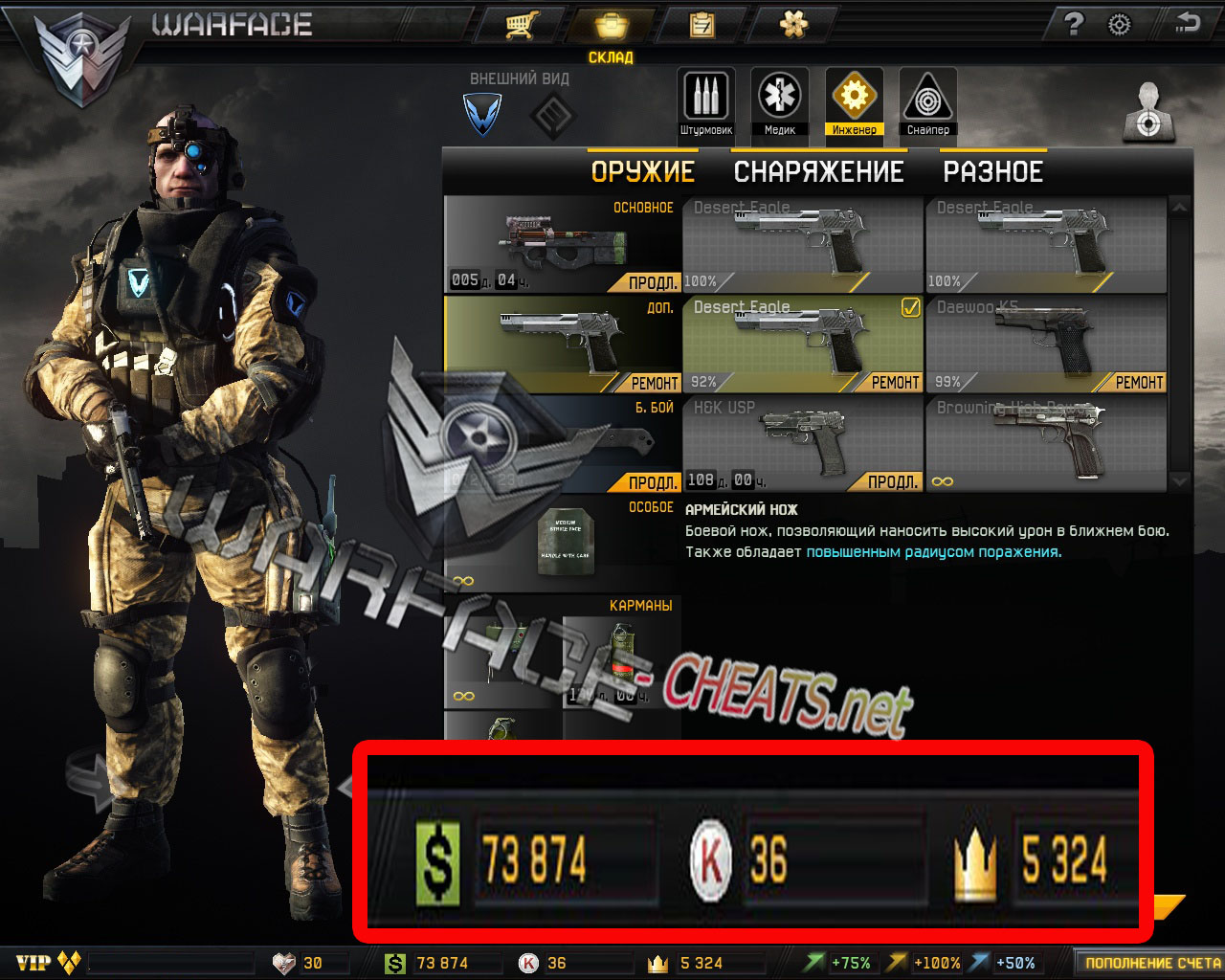Toggle the gray emblem next to appearance shield

pyautogui.click(x=553, y=115)
